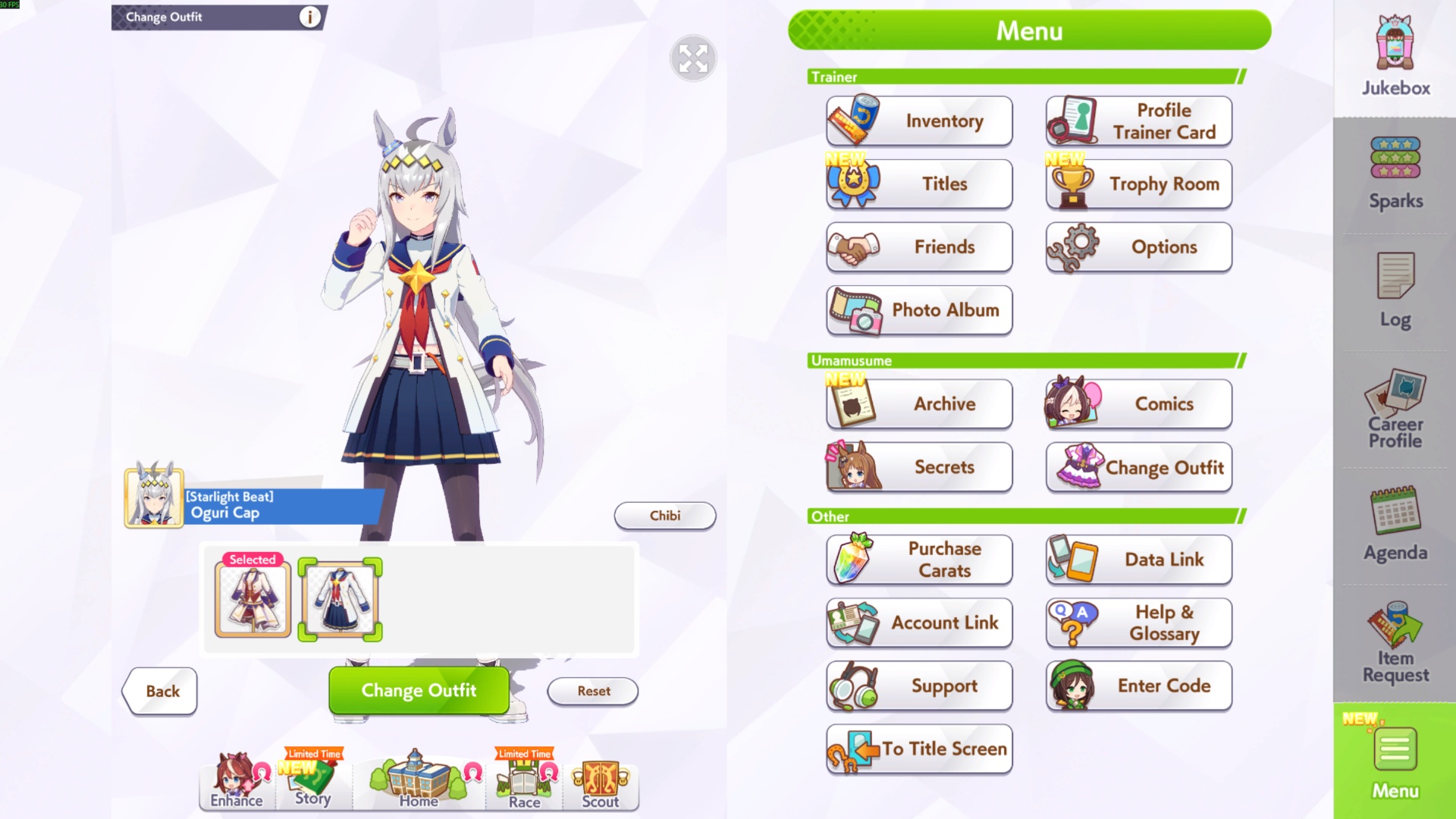Open the Photo Album camera icon
This screenshot has width=1456, height=819.
tap(918, 310)
